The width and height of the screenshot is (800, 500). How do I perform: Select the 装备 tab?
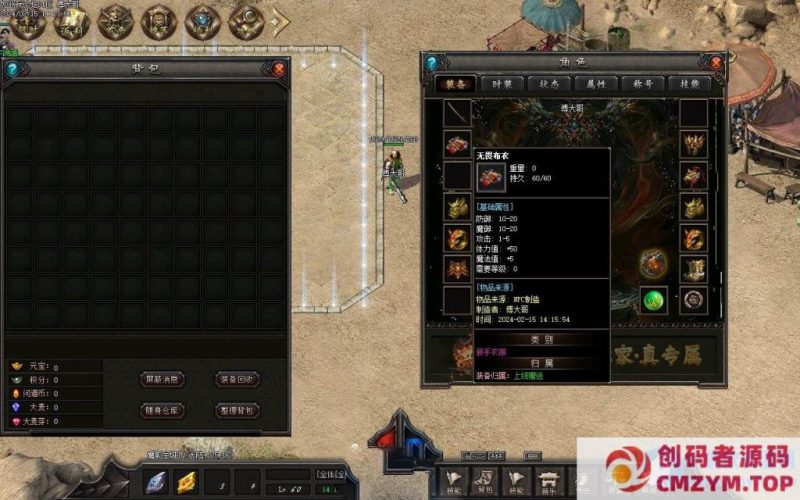click(x=455, y=85)
